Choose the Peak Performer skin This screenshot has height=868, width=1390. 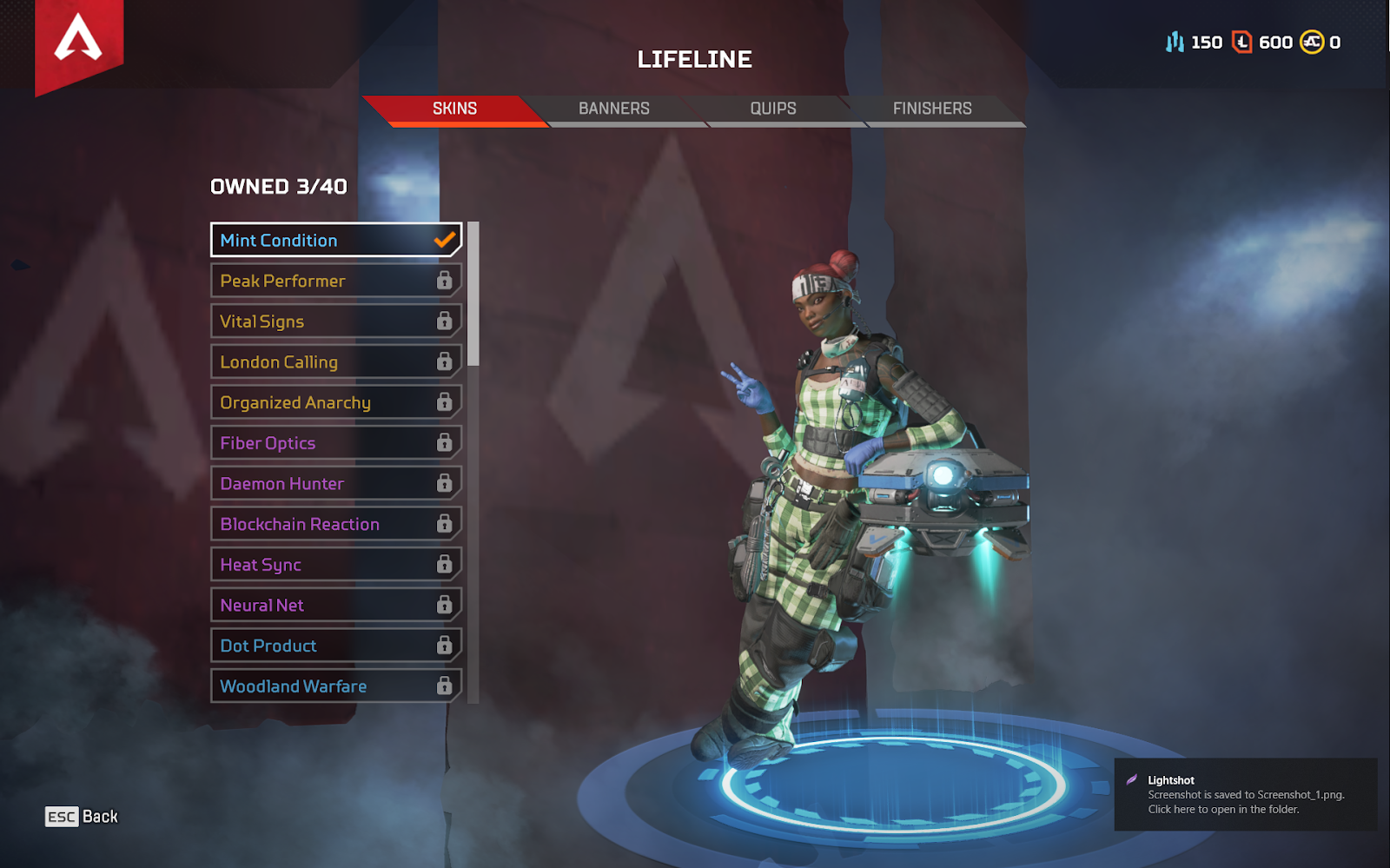pyautogui.click(x=335, y=281)
